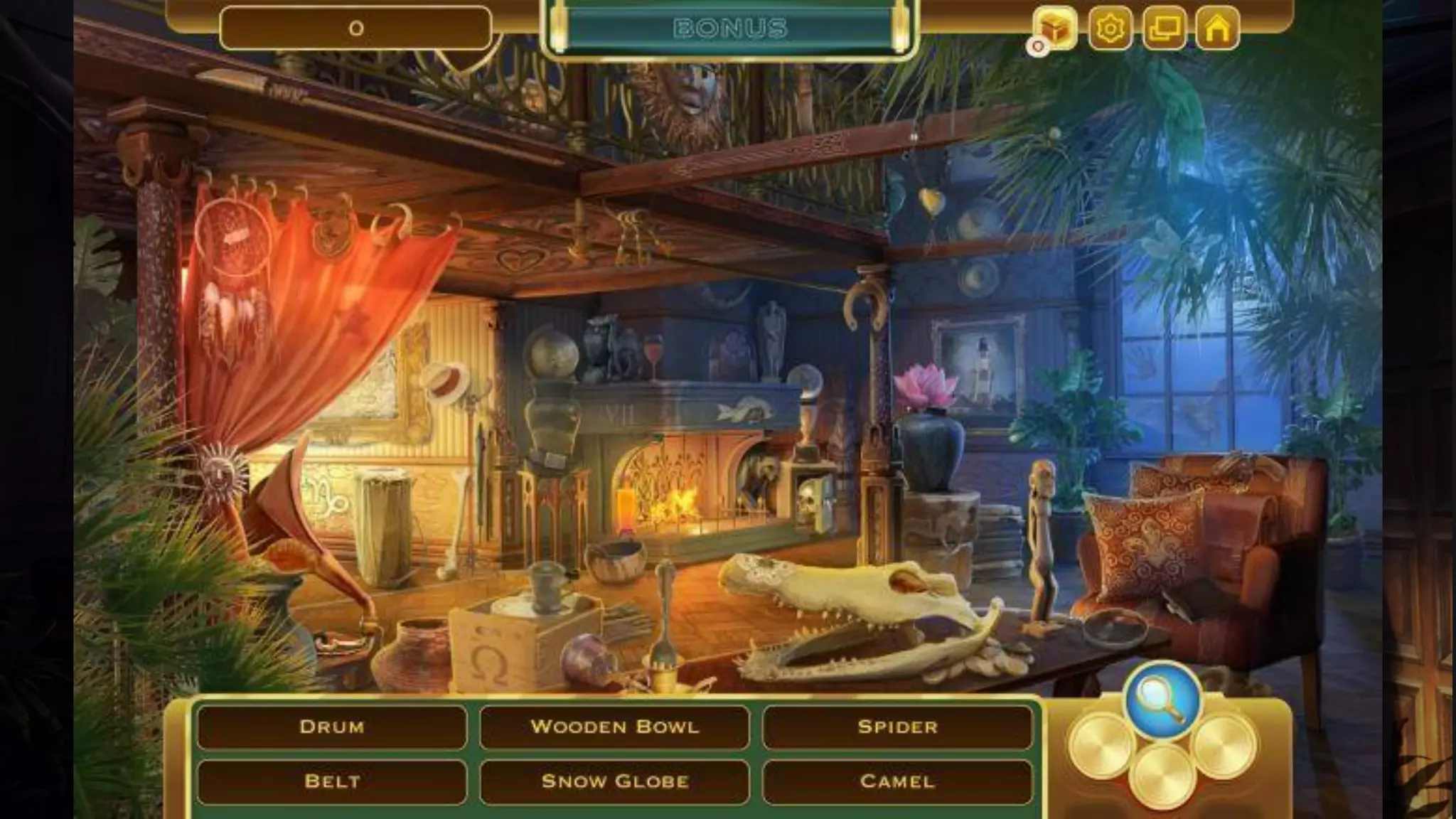
Task: Choose the Camel item entry
Action: coord(897,781)
